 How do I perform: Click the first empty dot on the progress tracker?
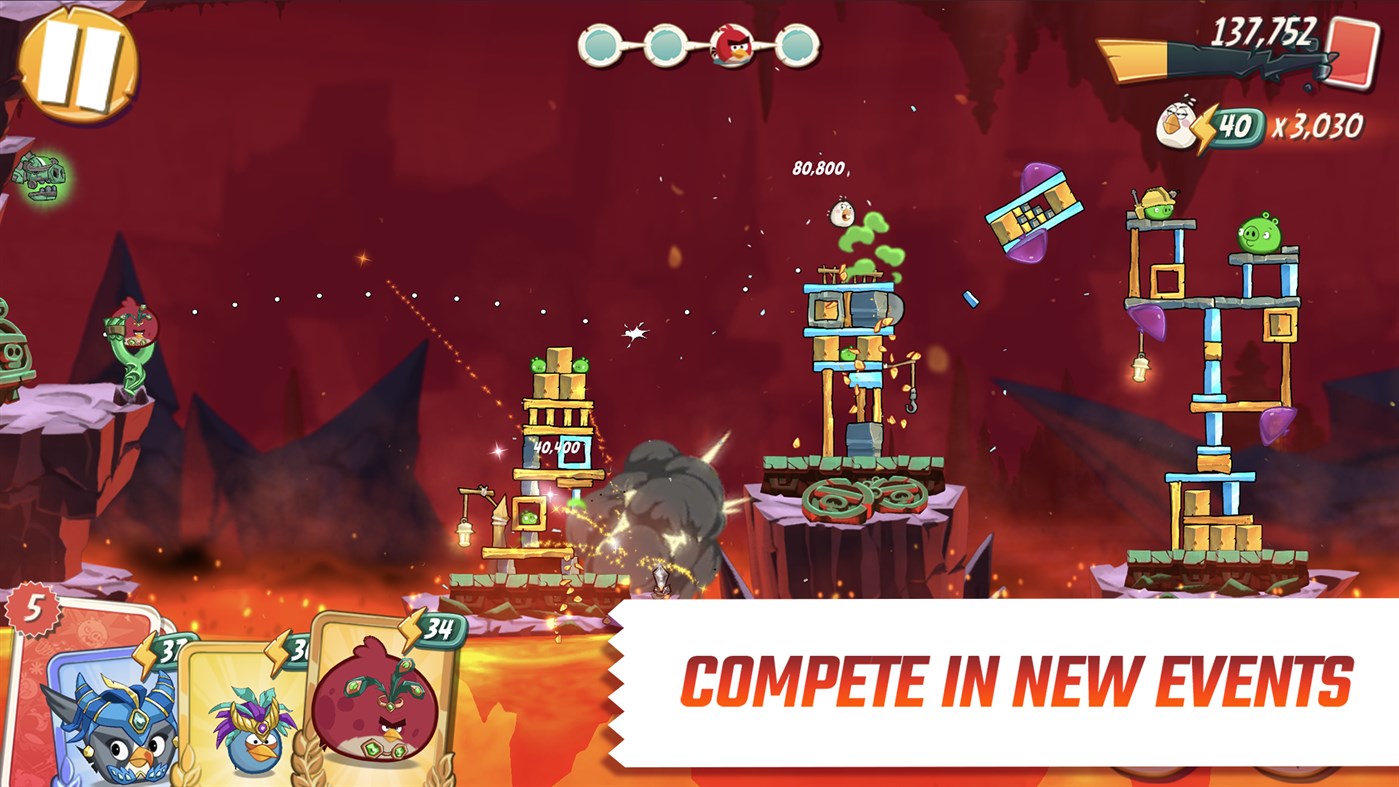point(602,44)
